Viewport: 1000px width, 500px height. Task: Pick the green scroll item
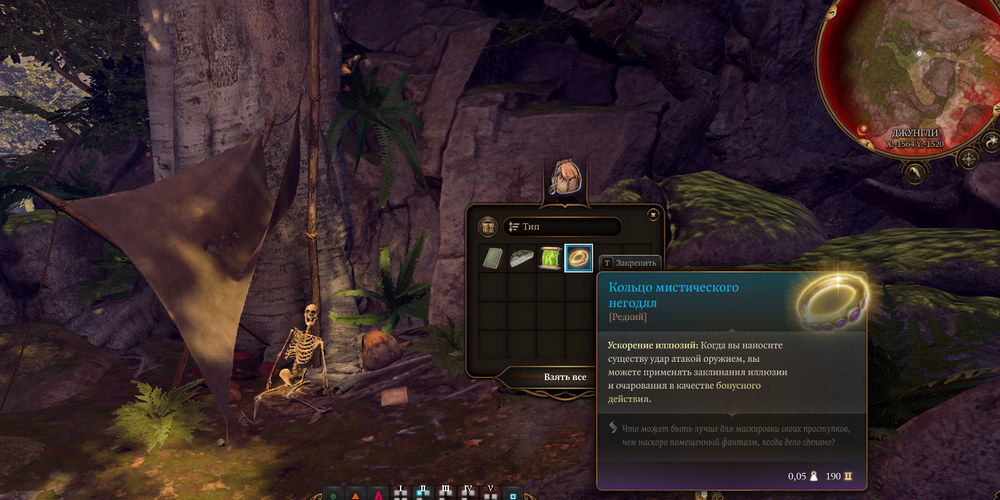tap(550, 258)
